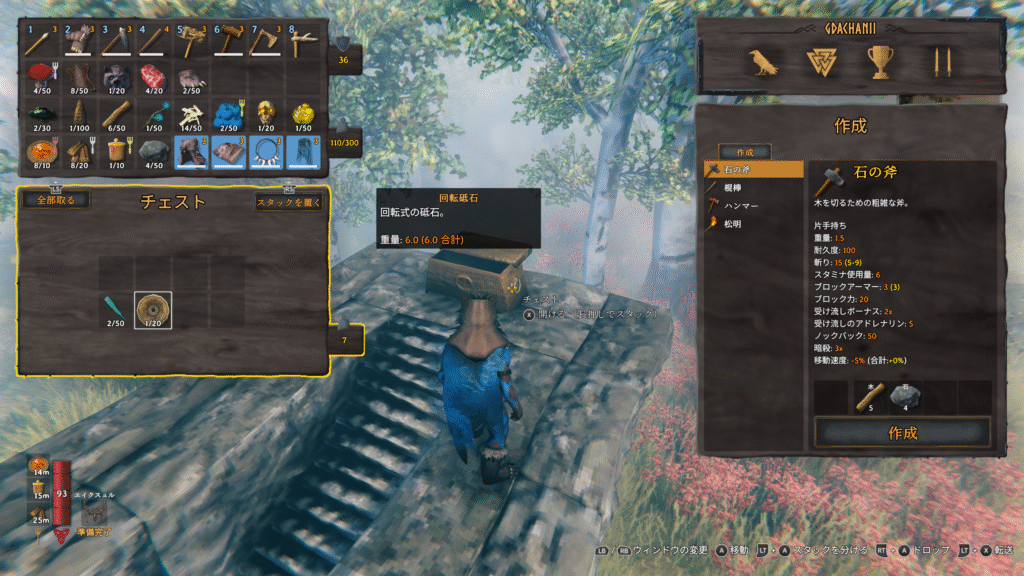Switch to the small 作成 crafting tab
The height and width of the screenshot is (576, 1024).
click(x=744, y=153)
